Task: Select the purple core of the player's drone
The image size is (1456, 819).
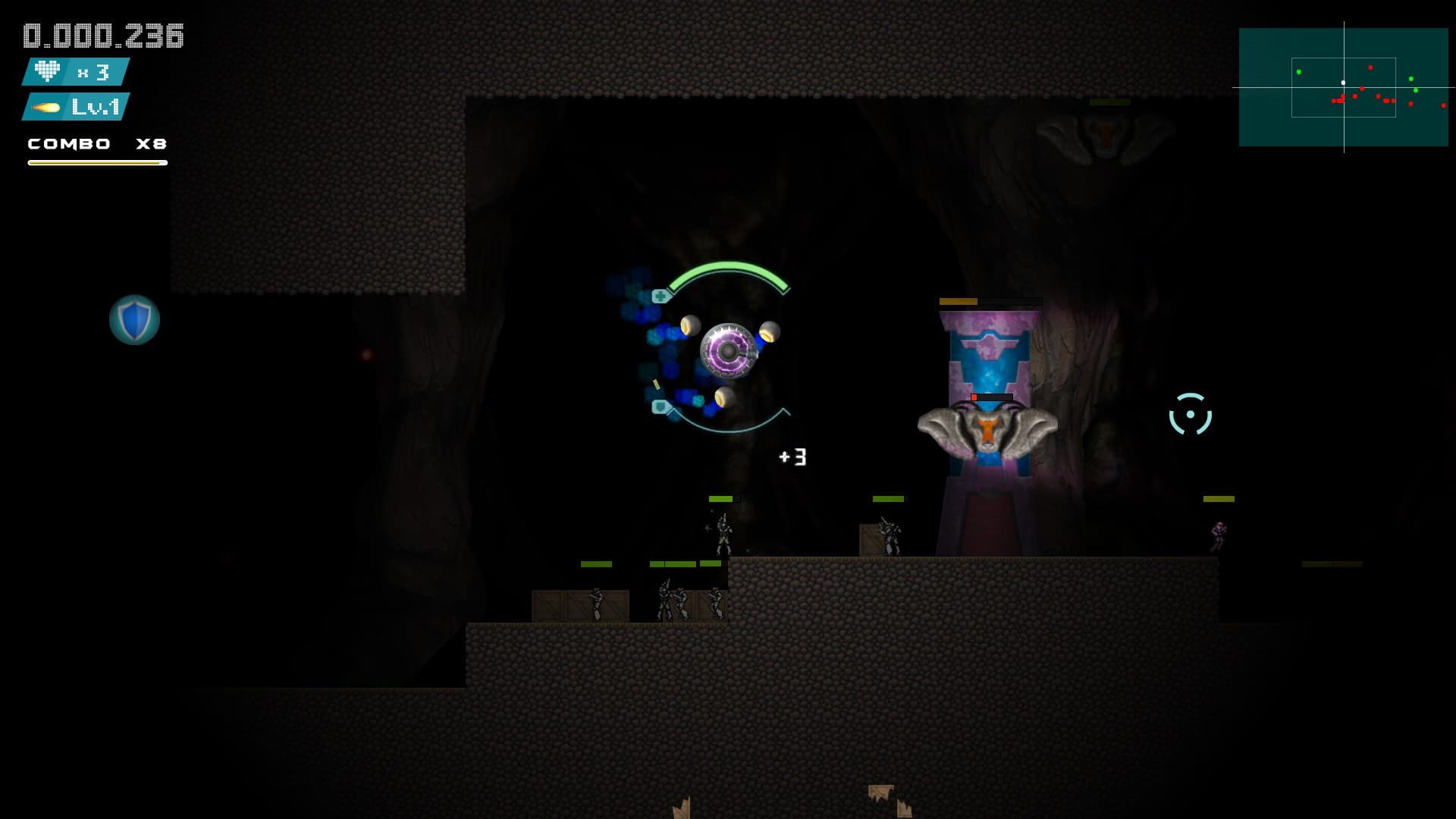Action: click(730, 353)
